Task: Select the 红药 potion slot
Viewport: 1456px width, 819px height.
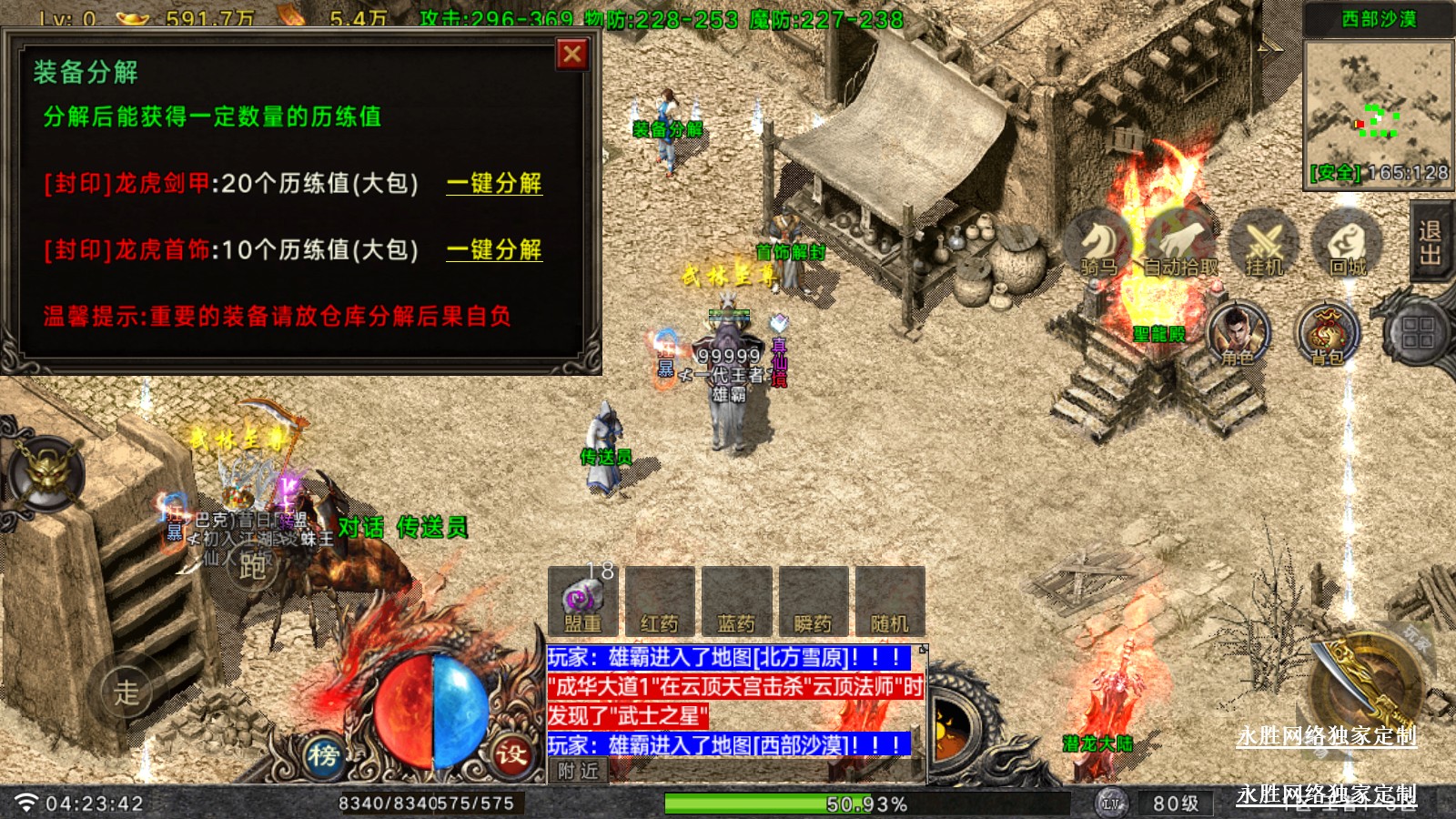Action: click(660, 601)
